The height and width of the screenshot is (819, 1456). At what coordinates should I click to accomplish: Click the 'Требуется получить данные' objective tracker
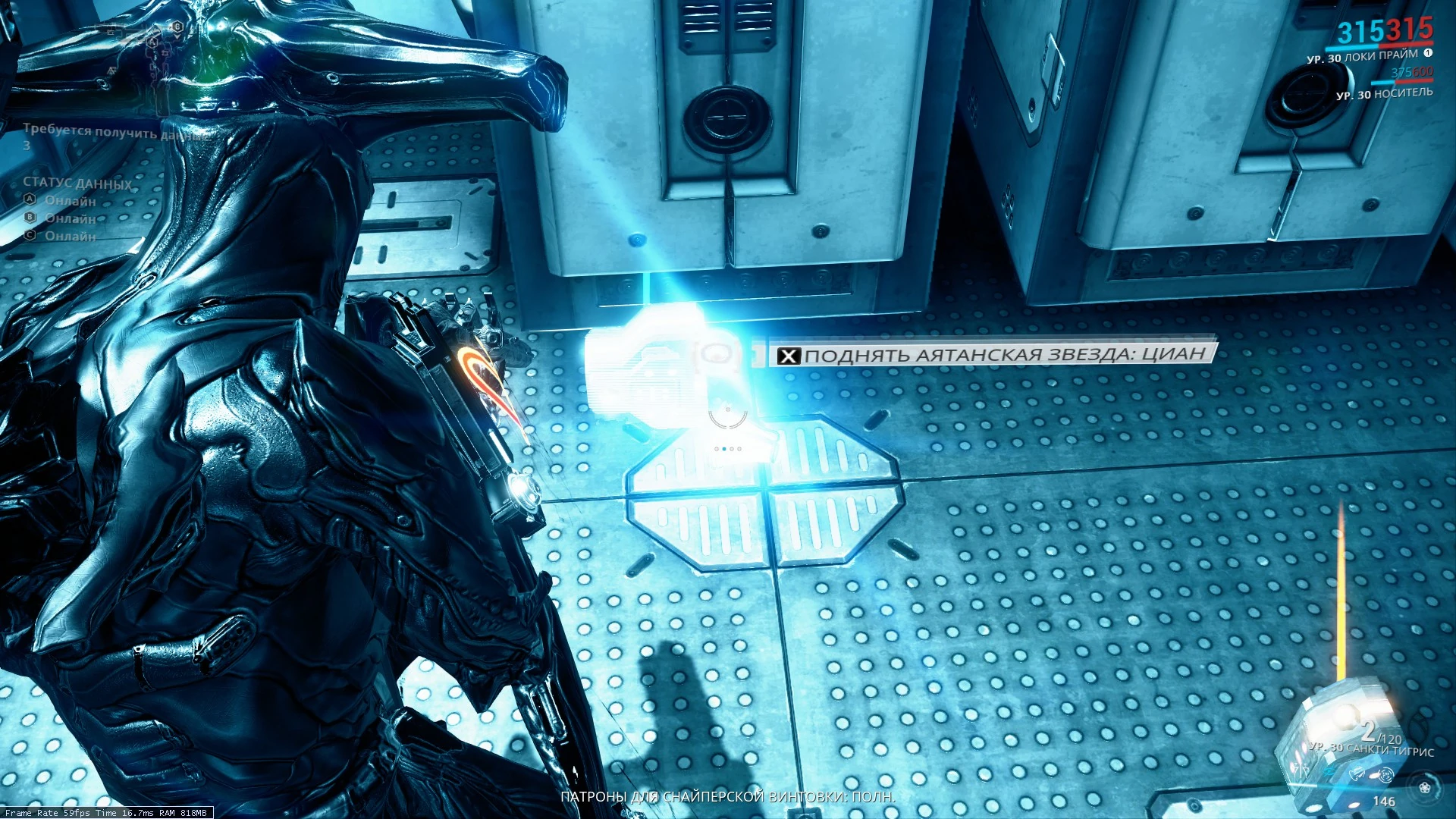(114, 132)
